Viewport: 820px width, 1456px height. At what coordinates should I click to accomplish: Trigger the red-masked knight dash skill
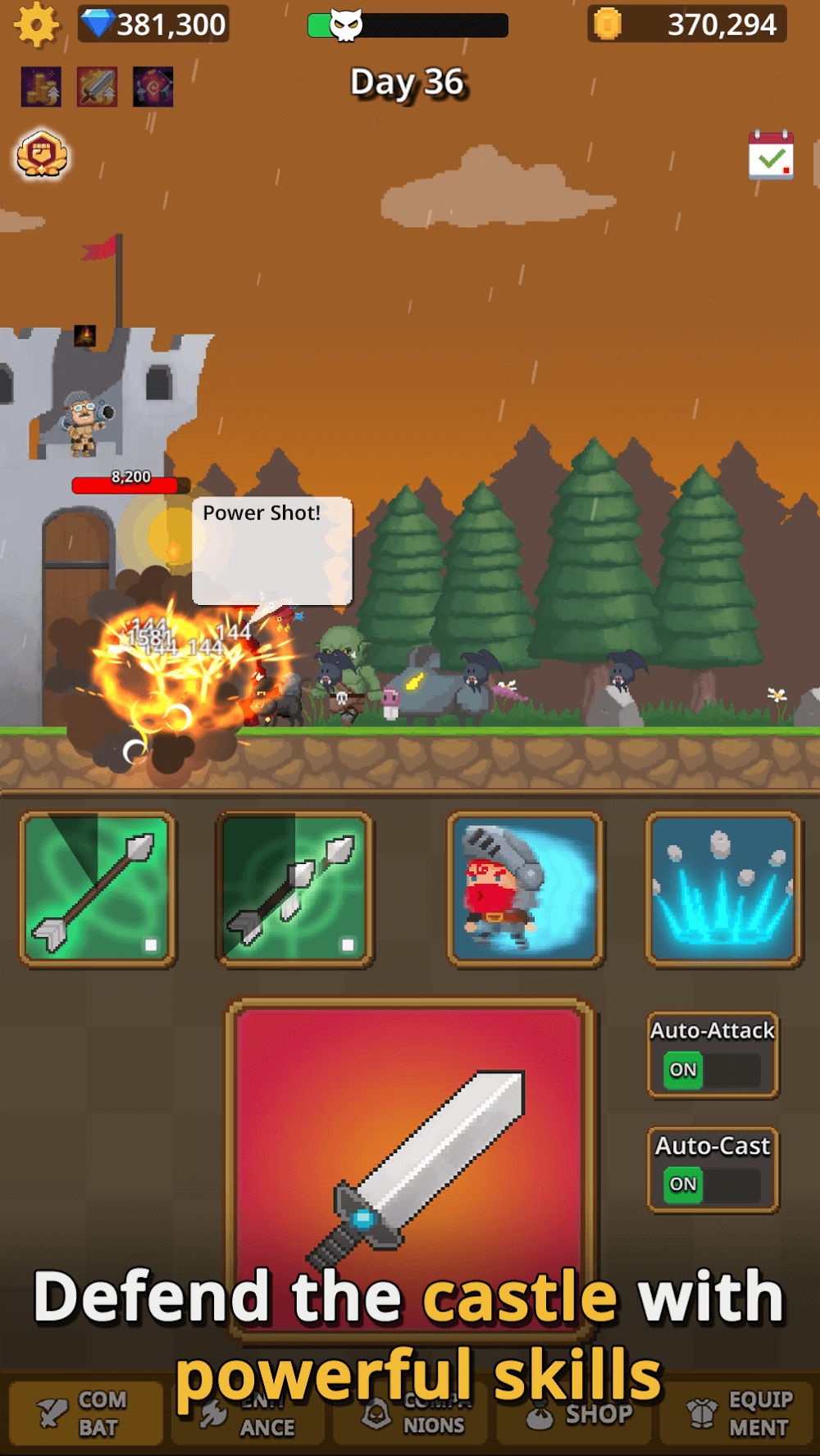click(x=525, y=890)
